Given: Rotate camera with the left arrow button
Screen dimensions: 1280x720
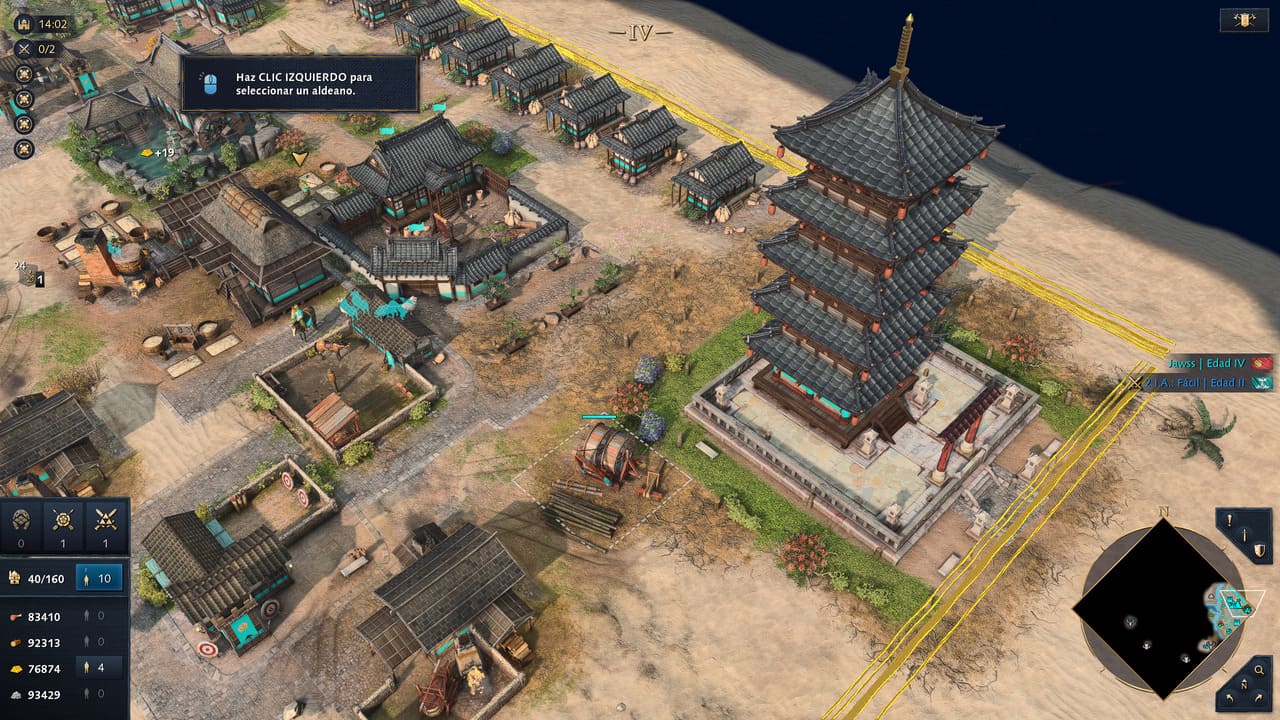Looking at the screenshot, I should [1229, 695].
